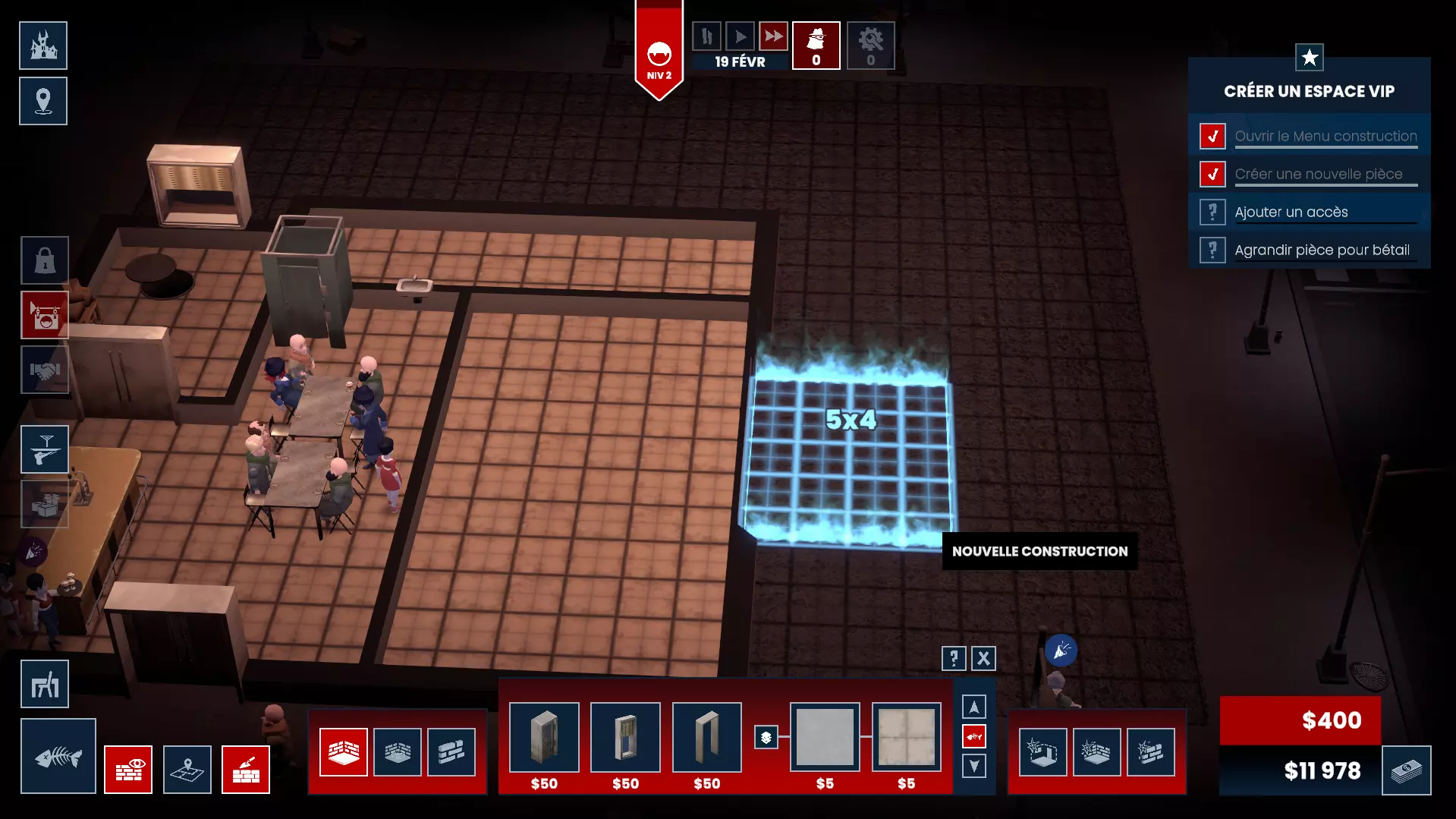Set game speed to normal play

tap(740, 36)
